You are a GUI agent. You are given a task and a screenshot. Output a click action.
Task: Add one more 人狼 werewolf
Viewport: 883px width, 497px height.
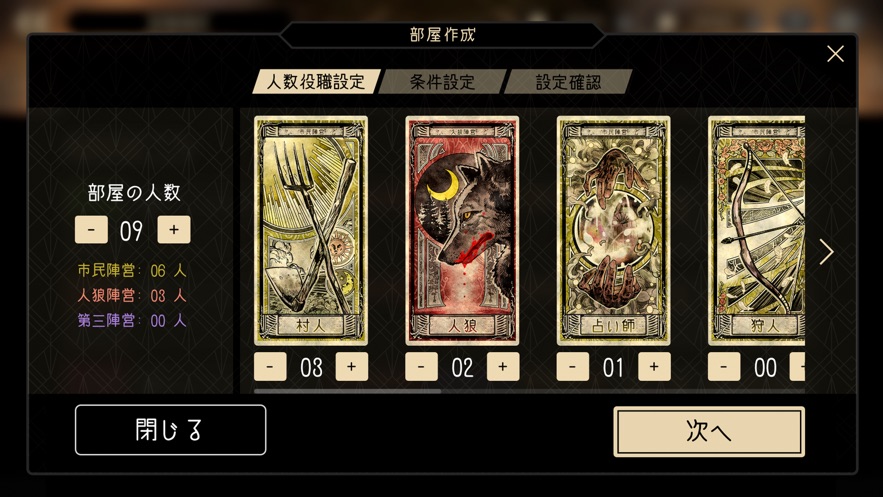pos(502,367)
